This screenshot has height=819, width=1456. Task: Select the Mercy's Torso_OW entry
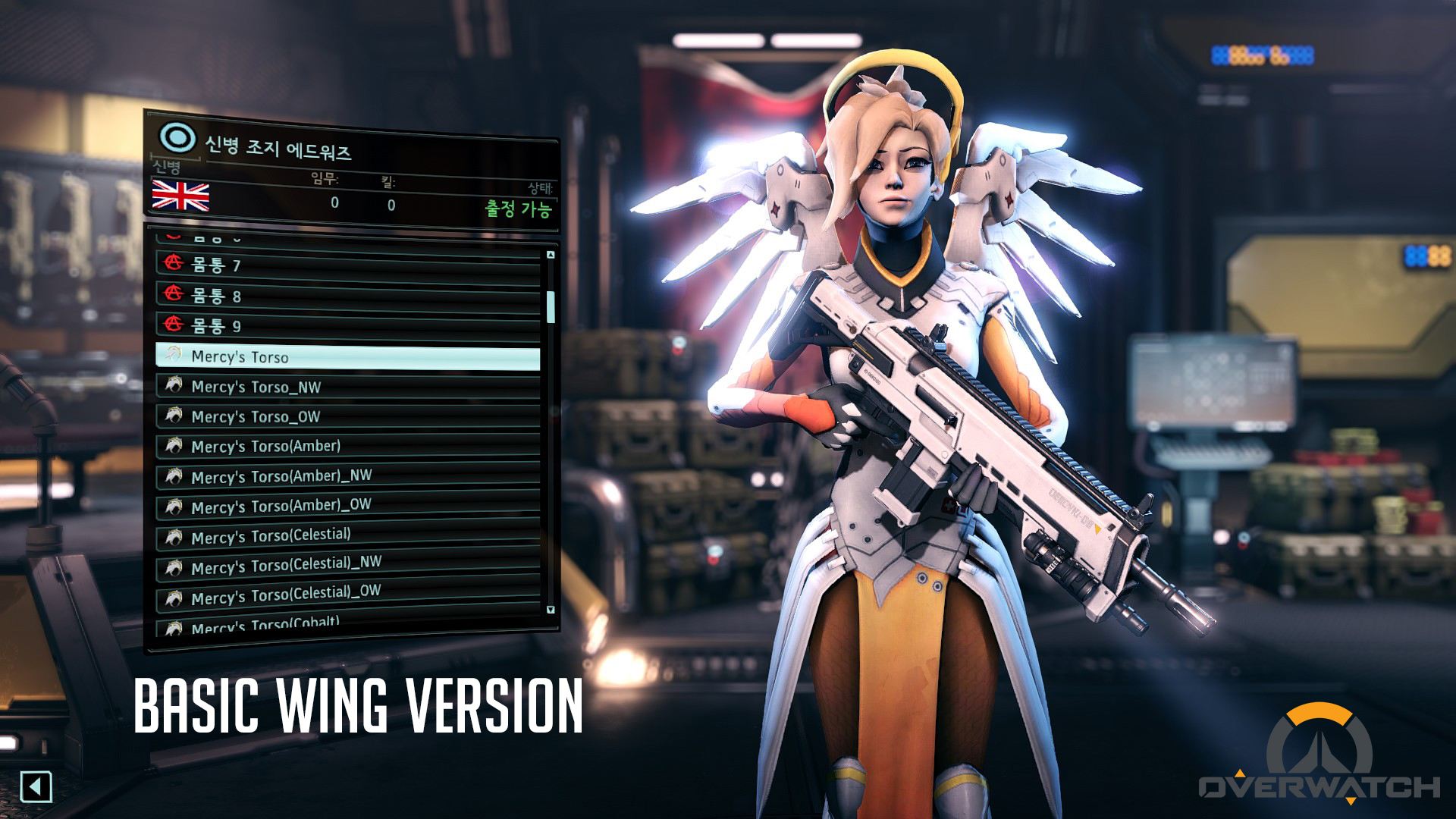[x=303, y=416]
